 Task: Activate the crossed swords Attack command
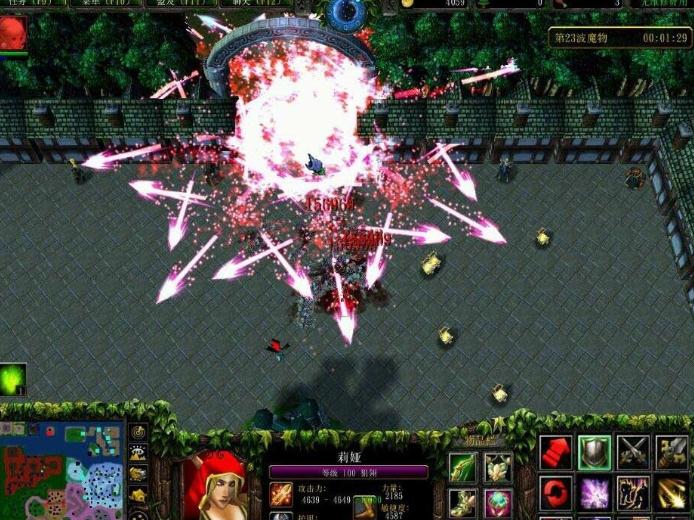(x=633, y=453)
